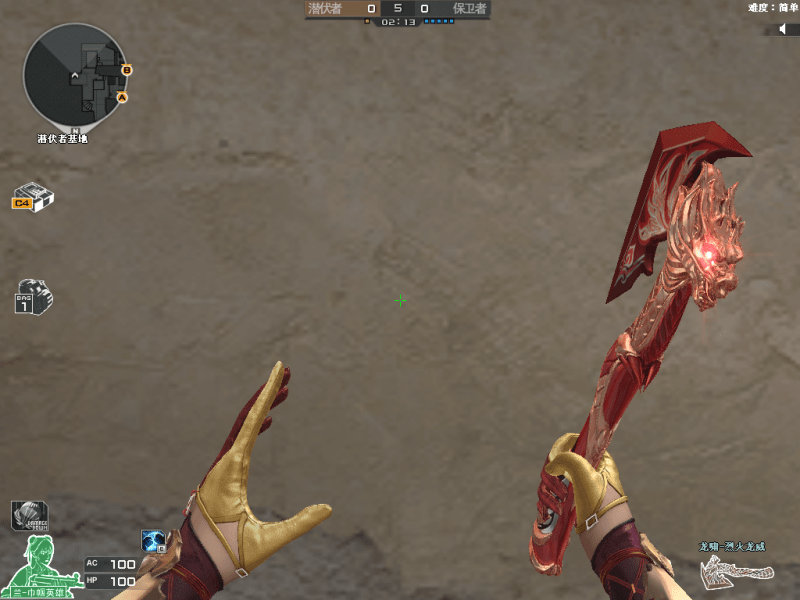Click the Damage Down parachute icon
Screen dimensions: 800x600
coord(29,516)
